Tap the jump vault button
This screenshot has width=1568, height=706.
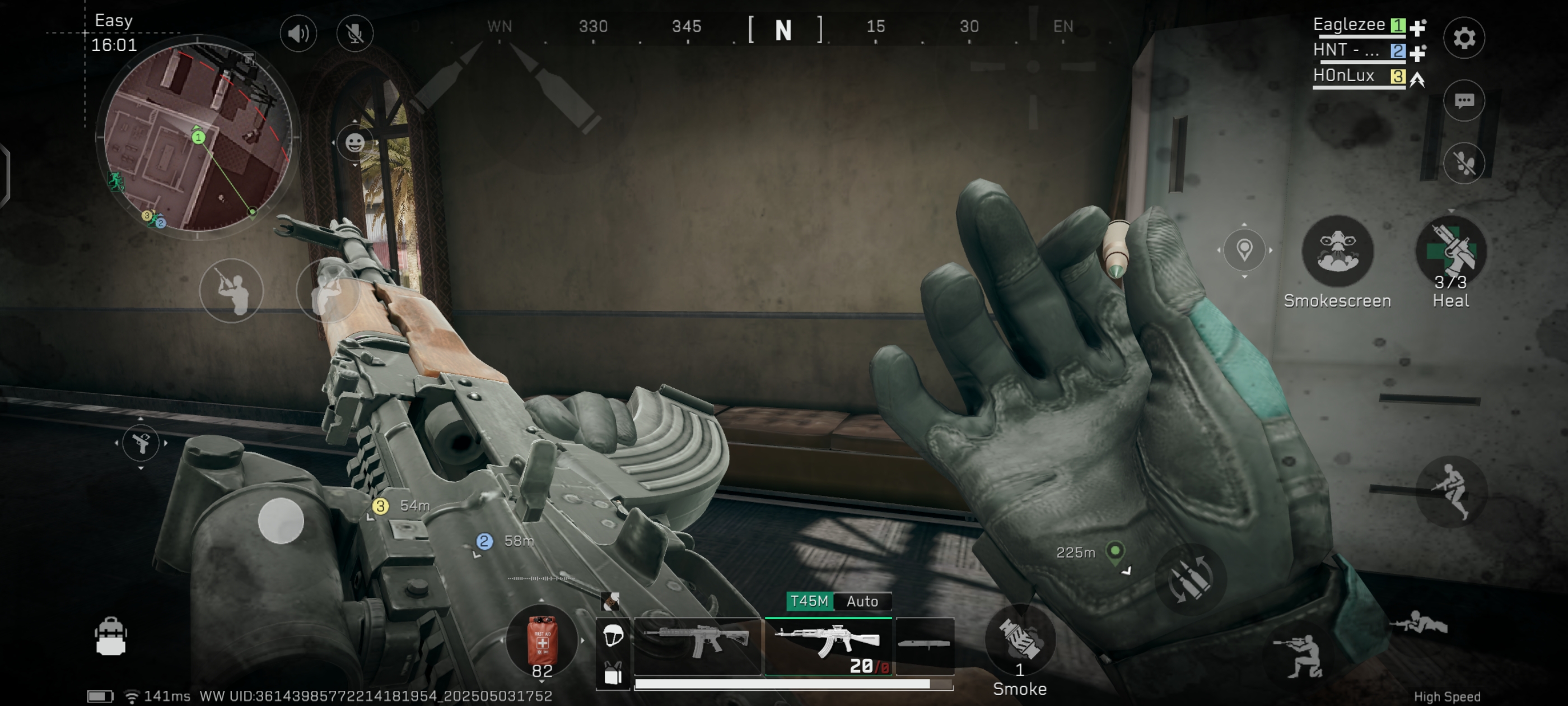[1451, 491]
